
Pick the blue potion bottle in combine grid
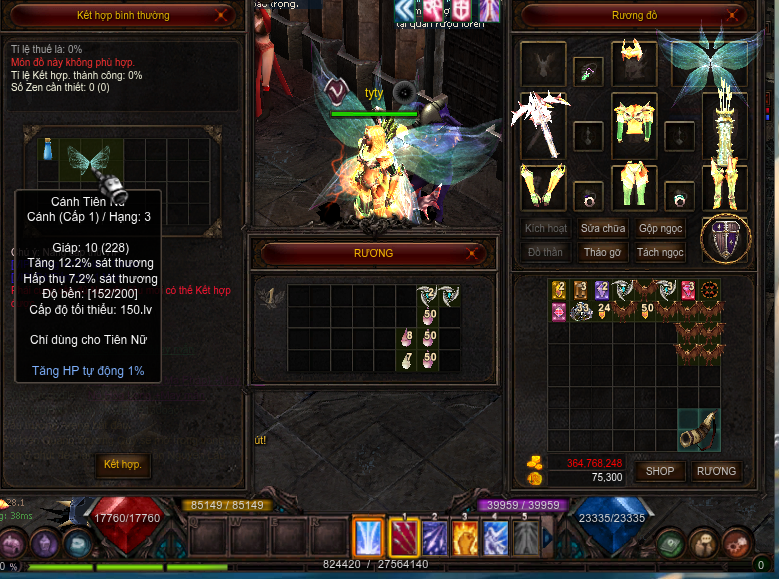point(46,150)
